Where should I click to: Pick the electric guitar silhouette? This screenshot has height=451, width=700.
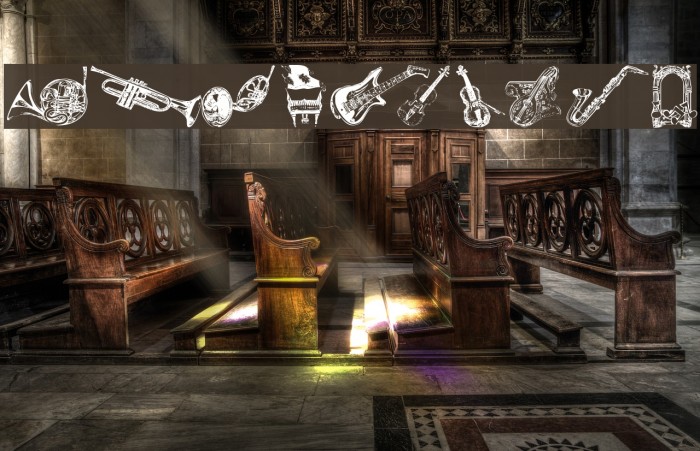(x=372, y=95)
